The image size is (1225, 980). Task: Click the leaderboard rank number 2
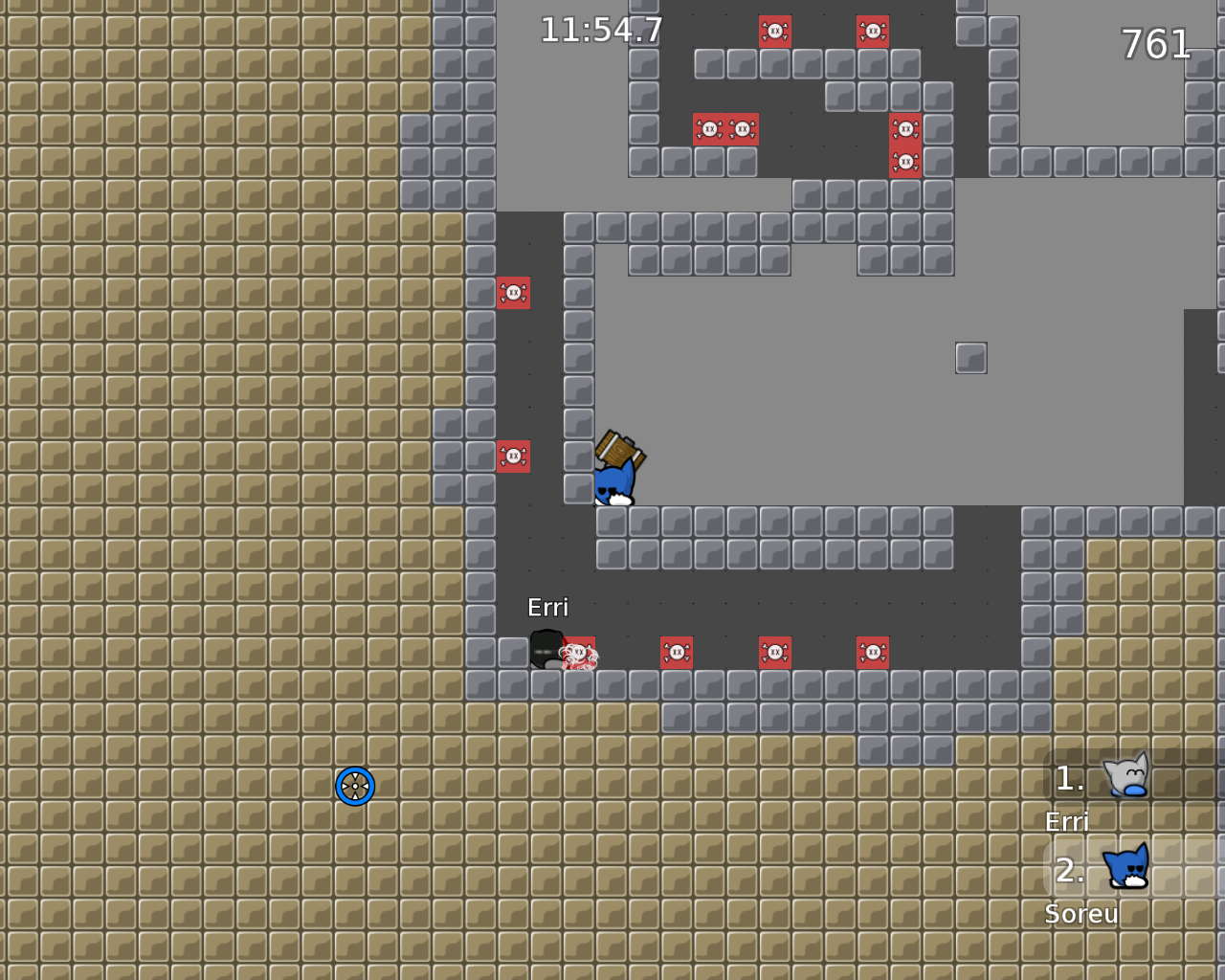coord(1069,872)
